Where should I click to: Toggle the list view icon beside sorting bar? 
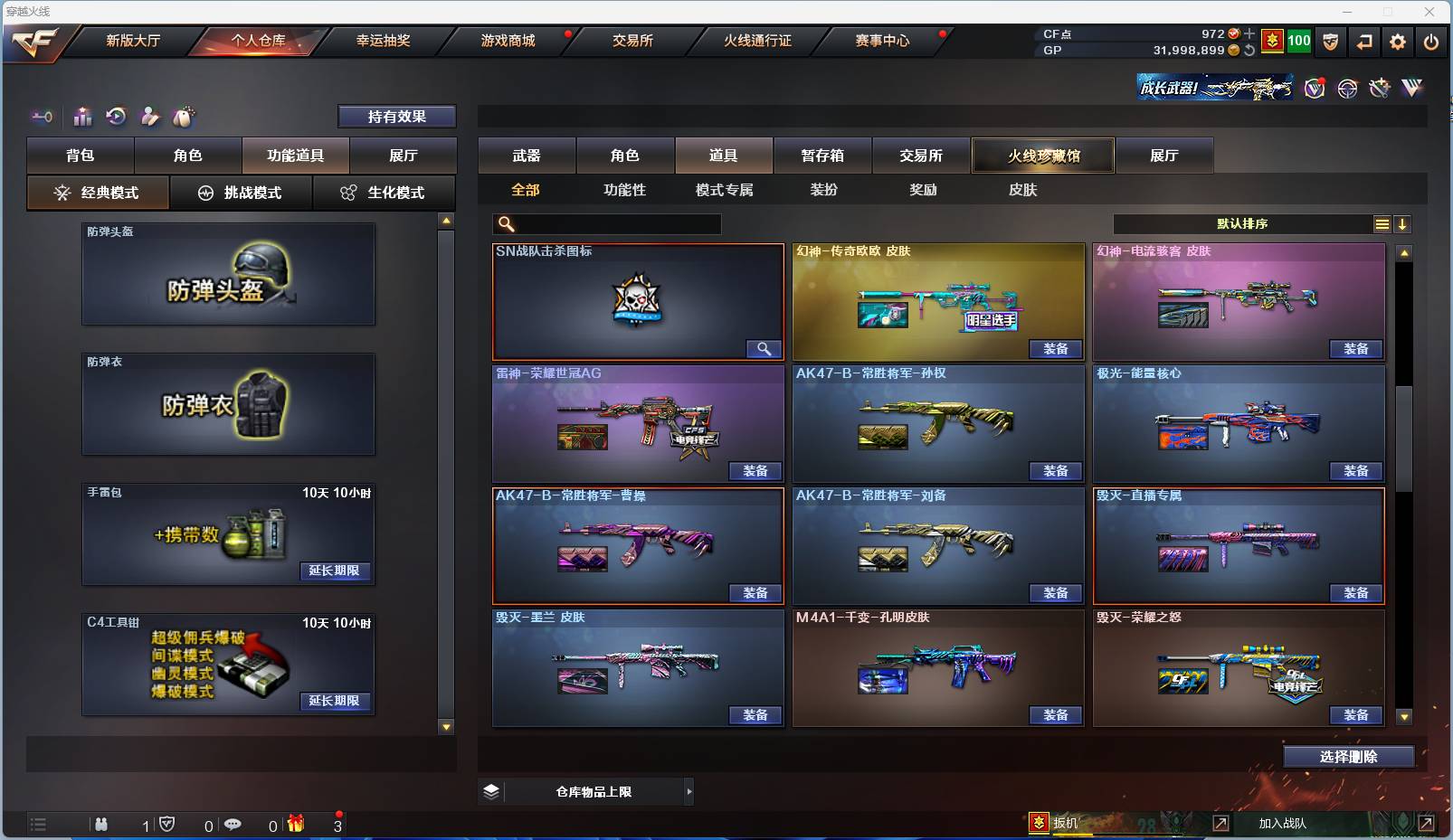(1382, 223)
